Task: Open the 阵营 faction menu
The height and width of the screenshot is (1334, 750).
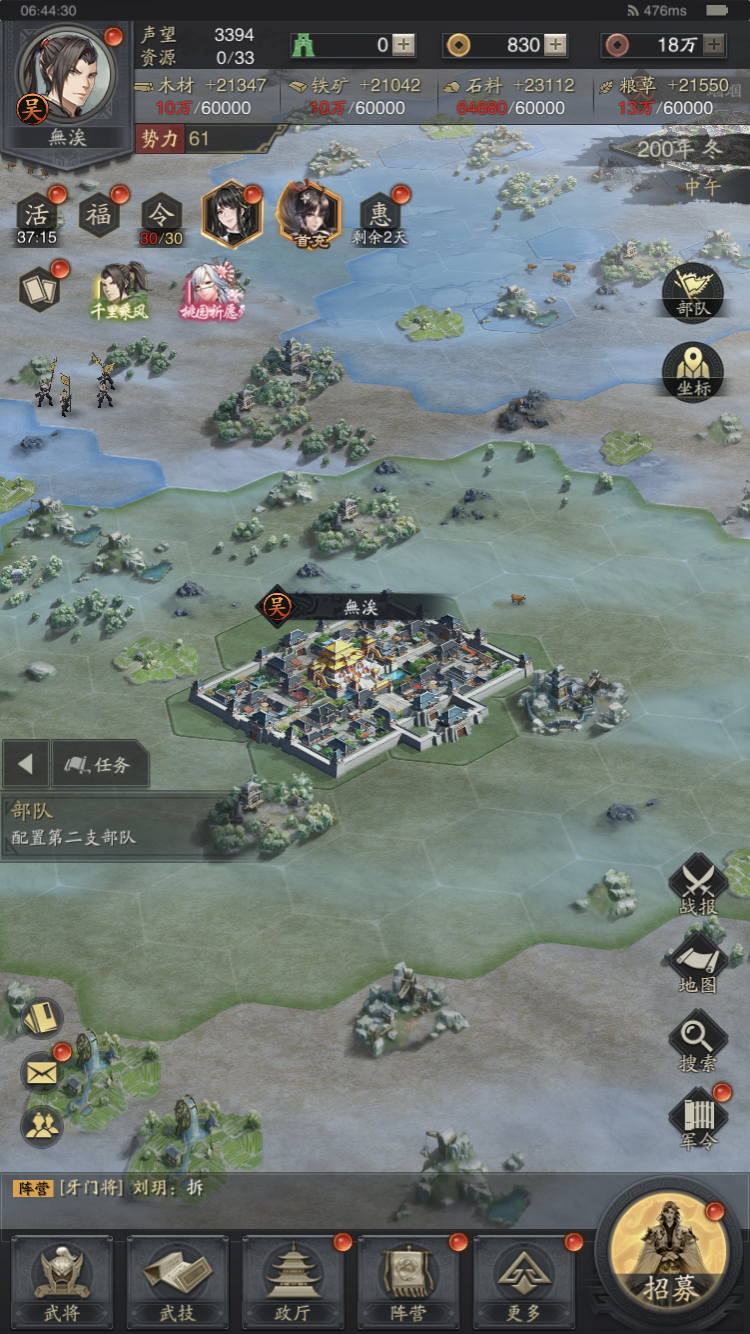Action: [408, 1282]
